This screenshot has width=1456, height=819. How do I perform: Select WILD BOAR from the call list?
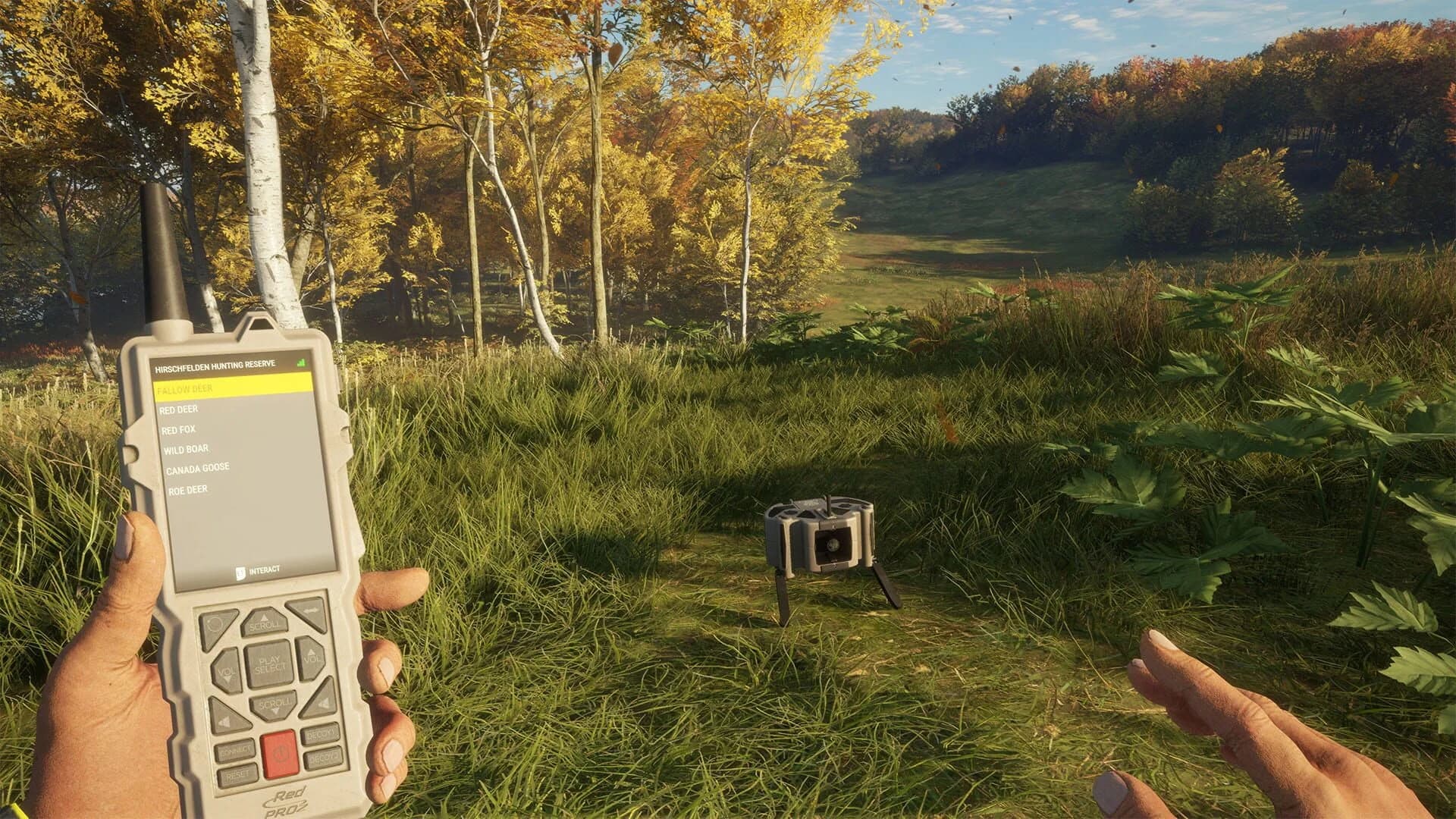pos(186,449)
